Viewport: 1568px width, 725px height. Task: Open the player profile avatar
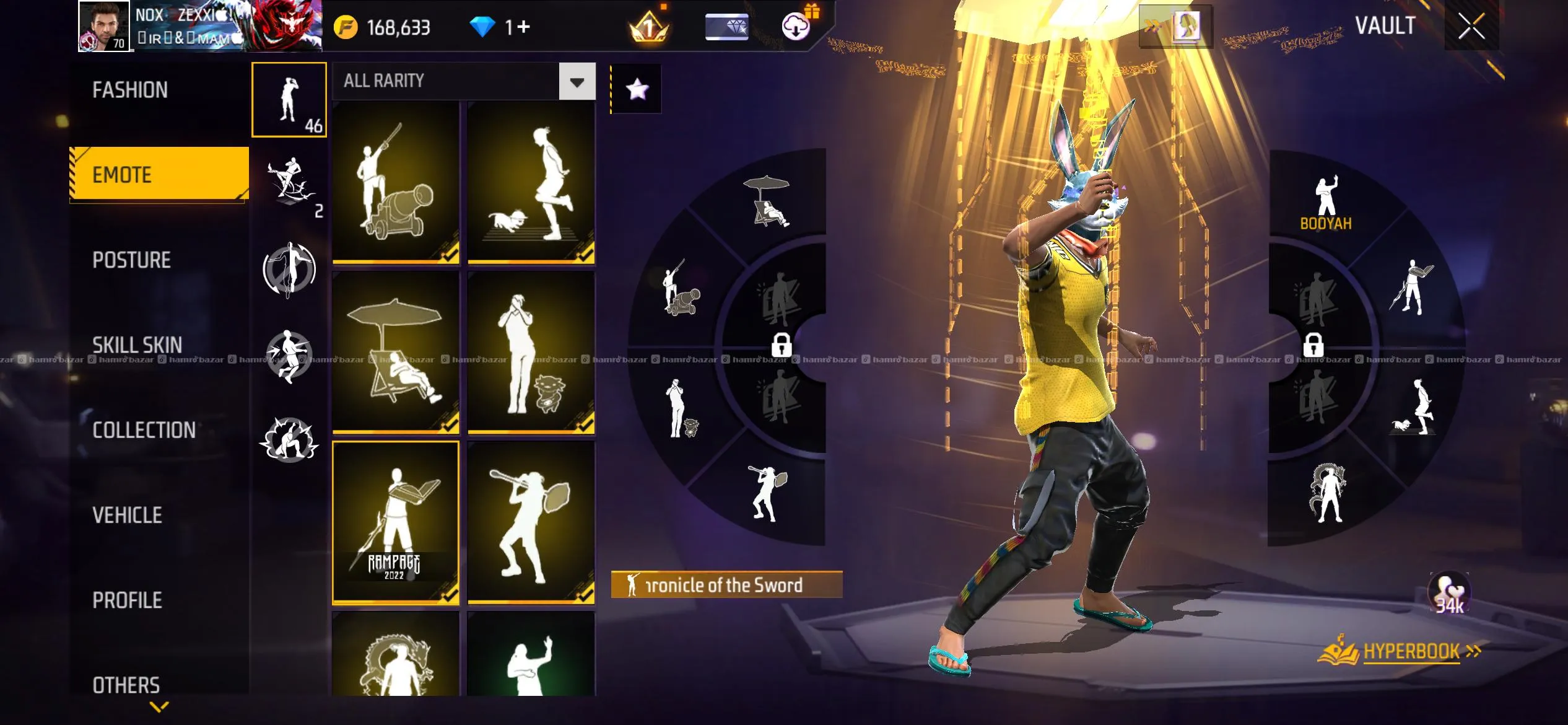(x=103, y=26)
